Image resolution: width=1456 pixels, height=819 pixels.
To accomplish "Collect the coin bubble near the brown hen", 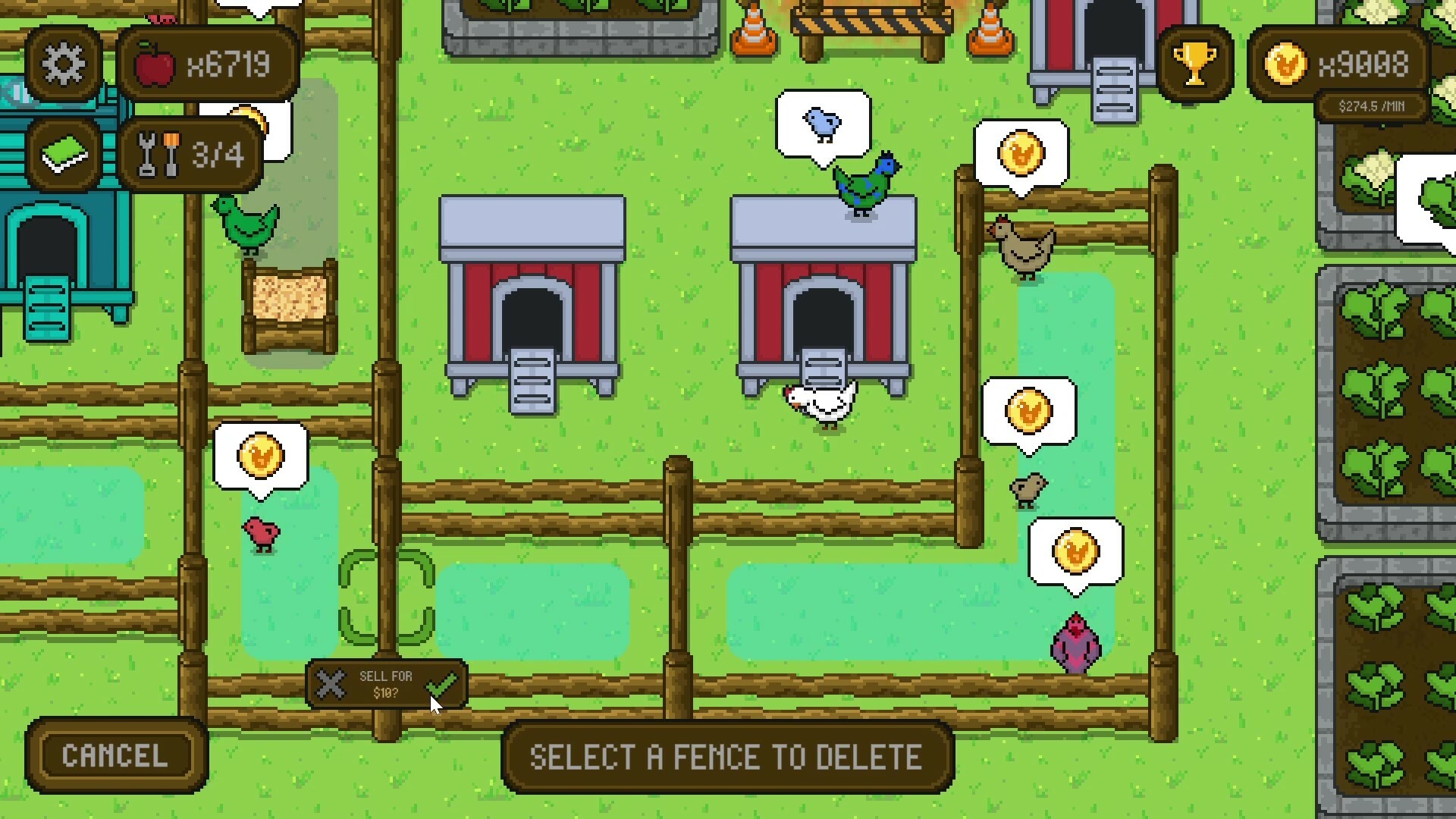I will (1024, 152).
